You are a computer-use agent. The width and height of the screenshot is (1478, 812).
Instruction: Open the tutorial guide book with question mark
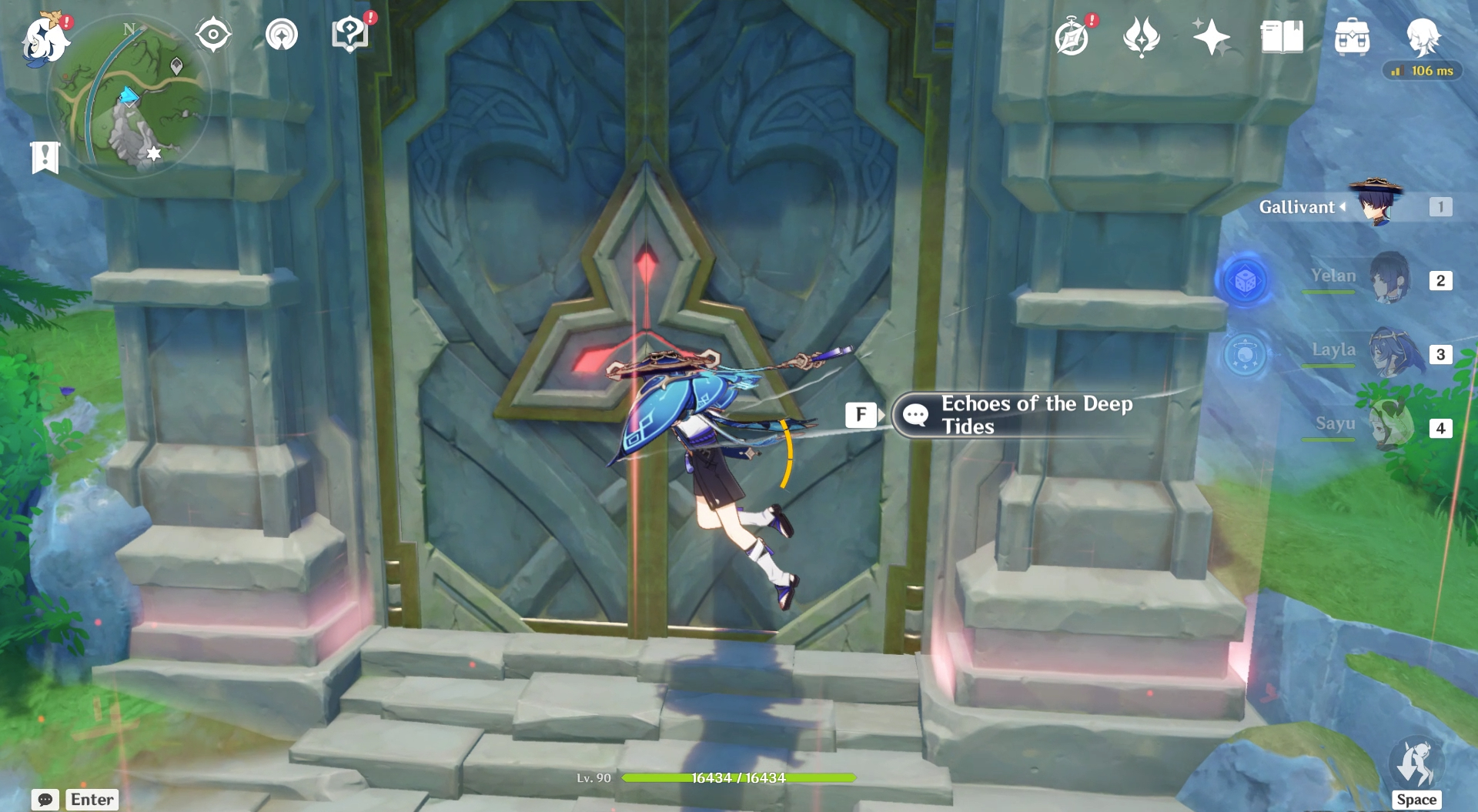[351, 34]
